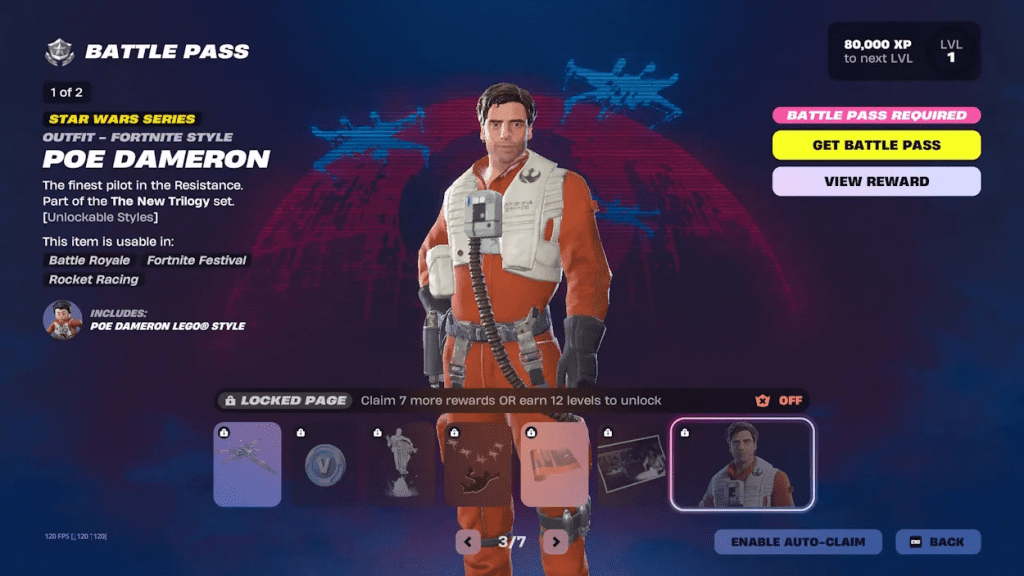
Task: Open the Unlockable Styles link
Action: tap(100, 217)
